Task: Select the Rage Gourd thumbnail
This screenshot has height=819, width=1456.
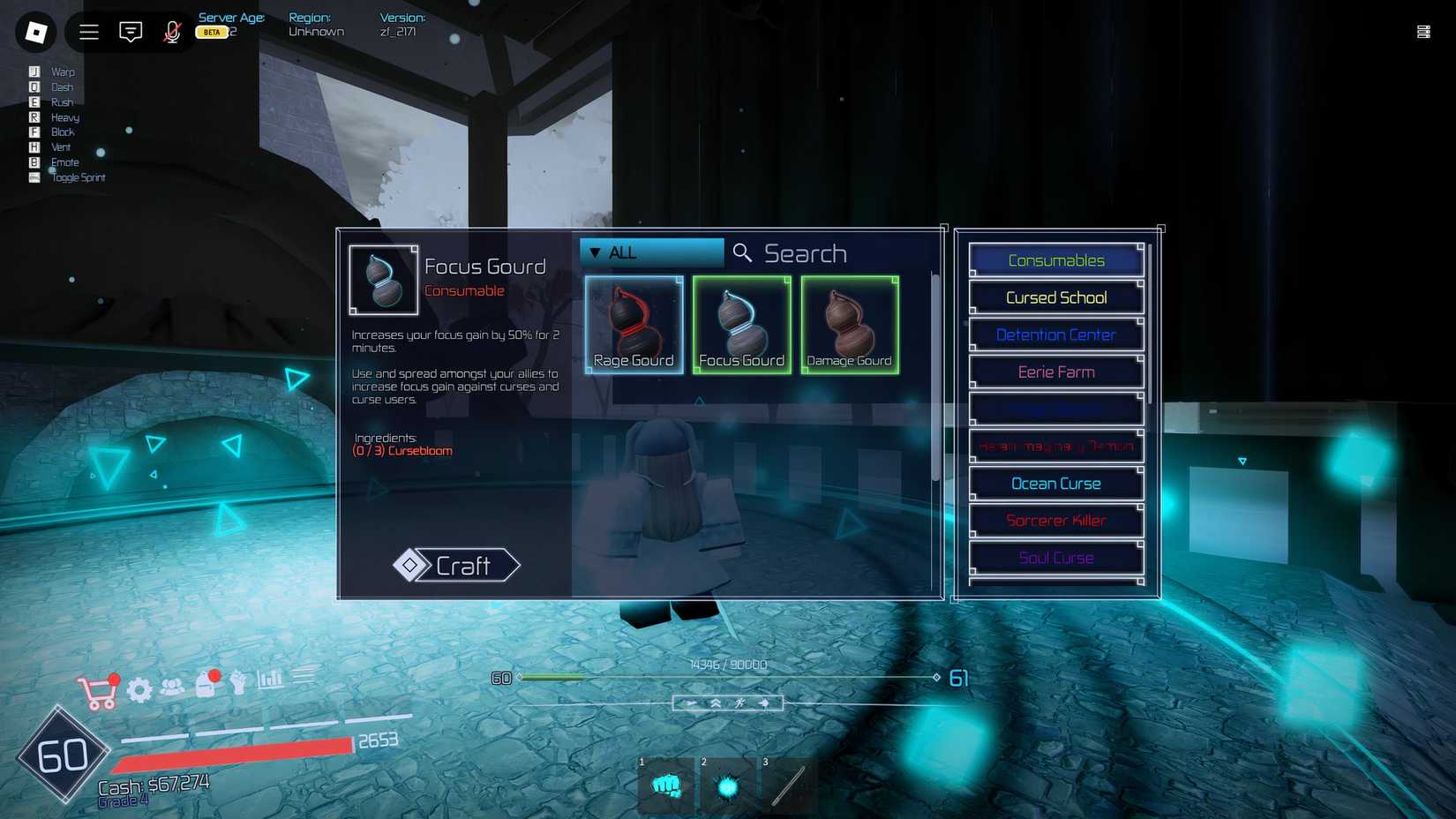Action: [x=633, y=323]
